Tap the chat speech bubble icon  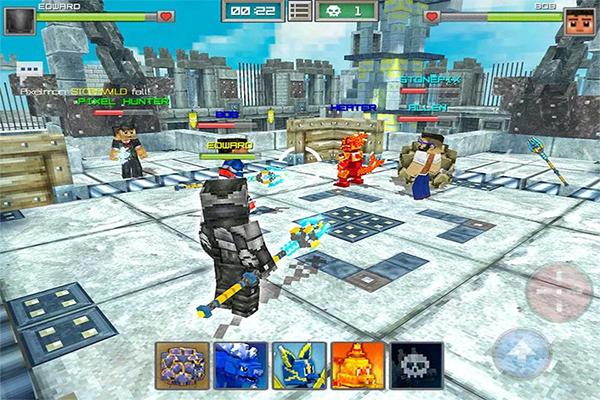[x=24, y=71]
